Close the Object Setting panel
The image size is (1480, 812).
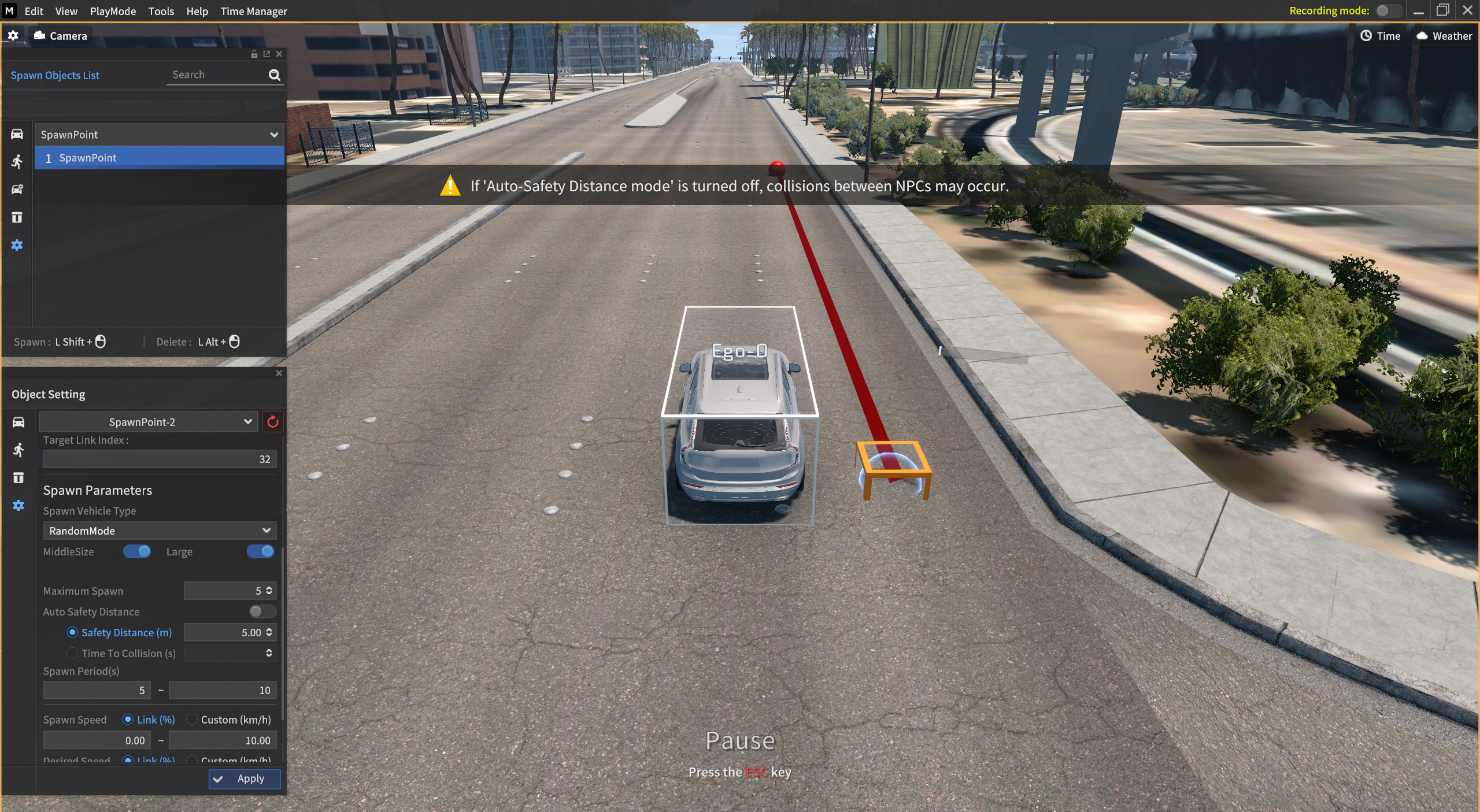(x=279, y=373)
